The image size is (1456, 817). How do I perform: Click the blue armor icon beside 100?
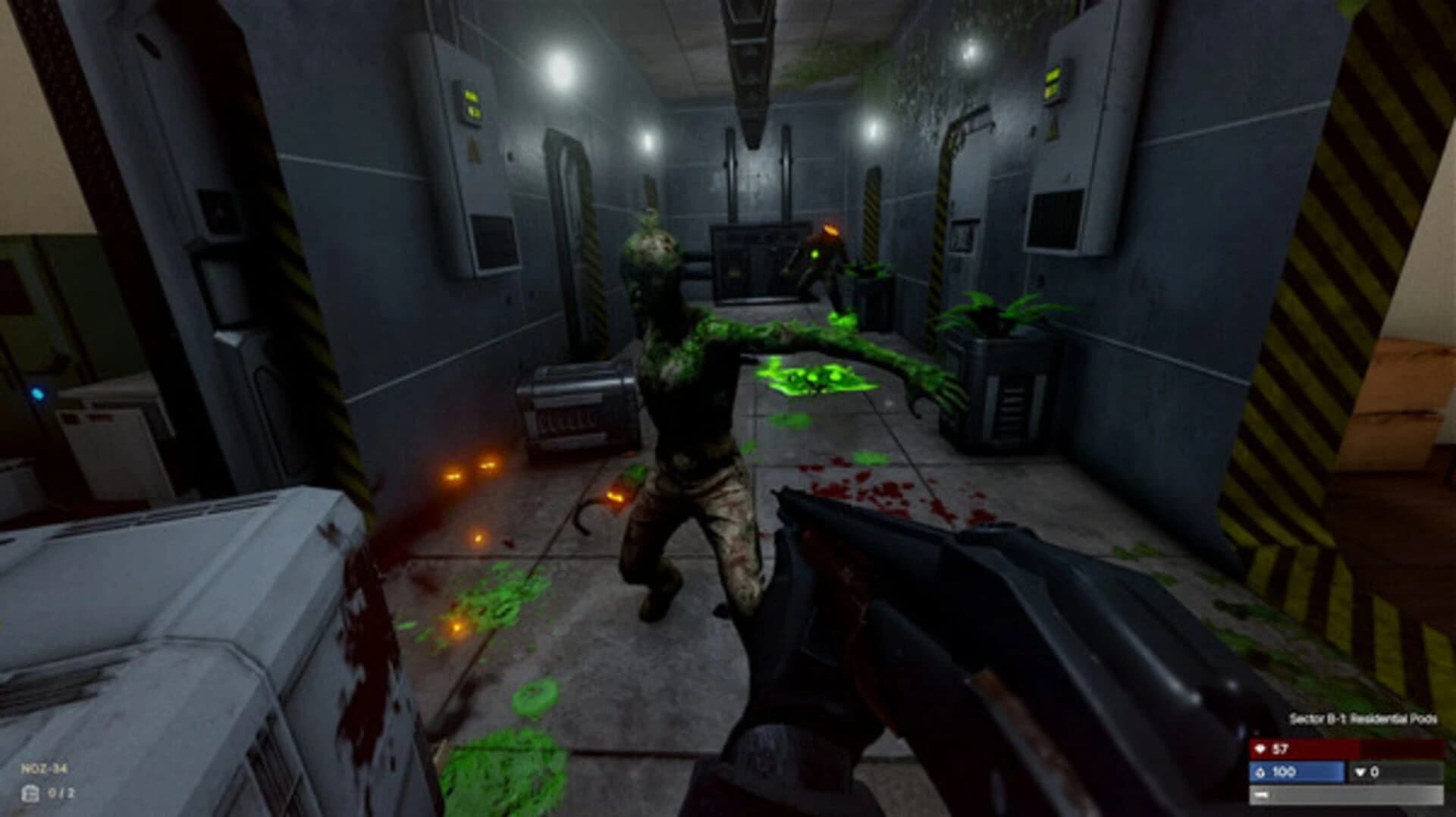click(x=1260, y=772)
